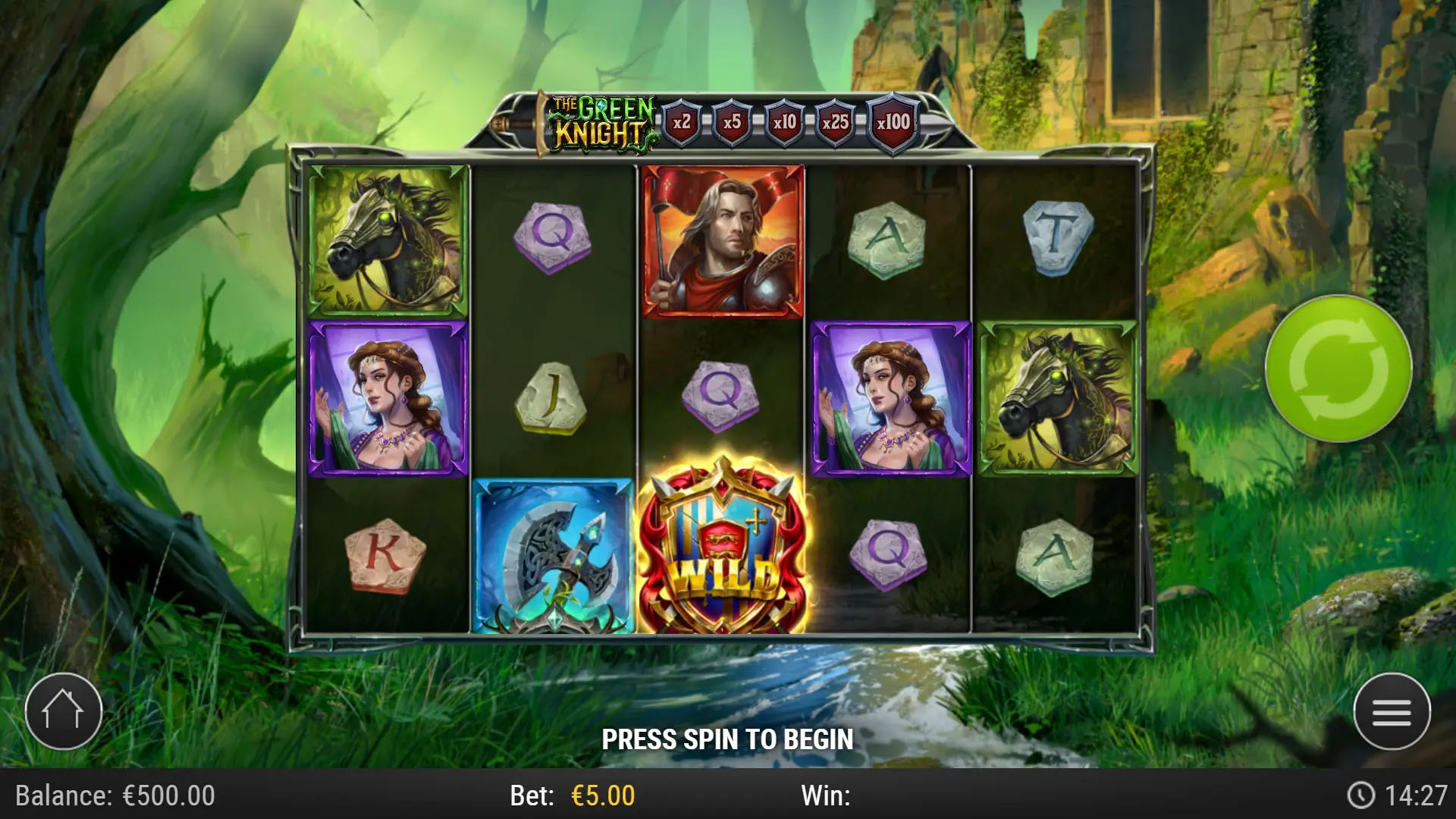Click the PRESS SPIN TO BEGIN text
The image size is (1456, 819).
pos(728,737)
